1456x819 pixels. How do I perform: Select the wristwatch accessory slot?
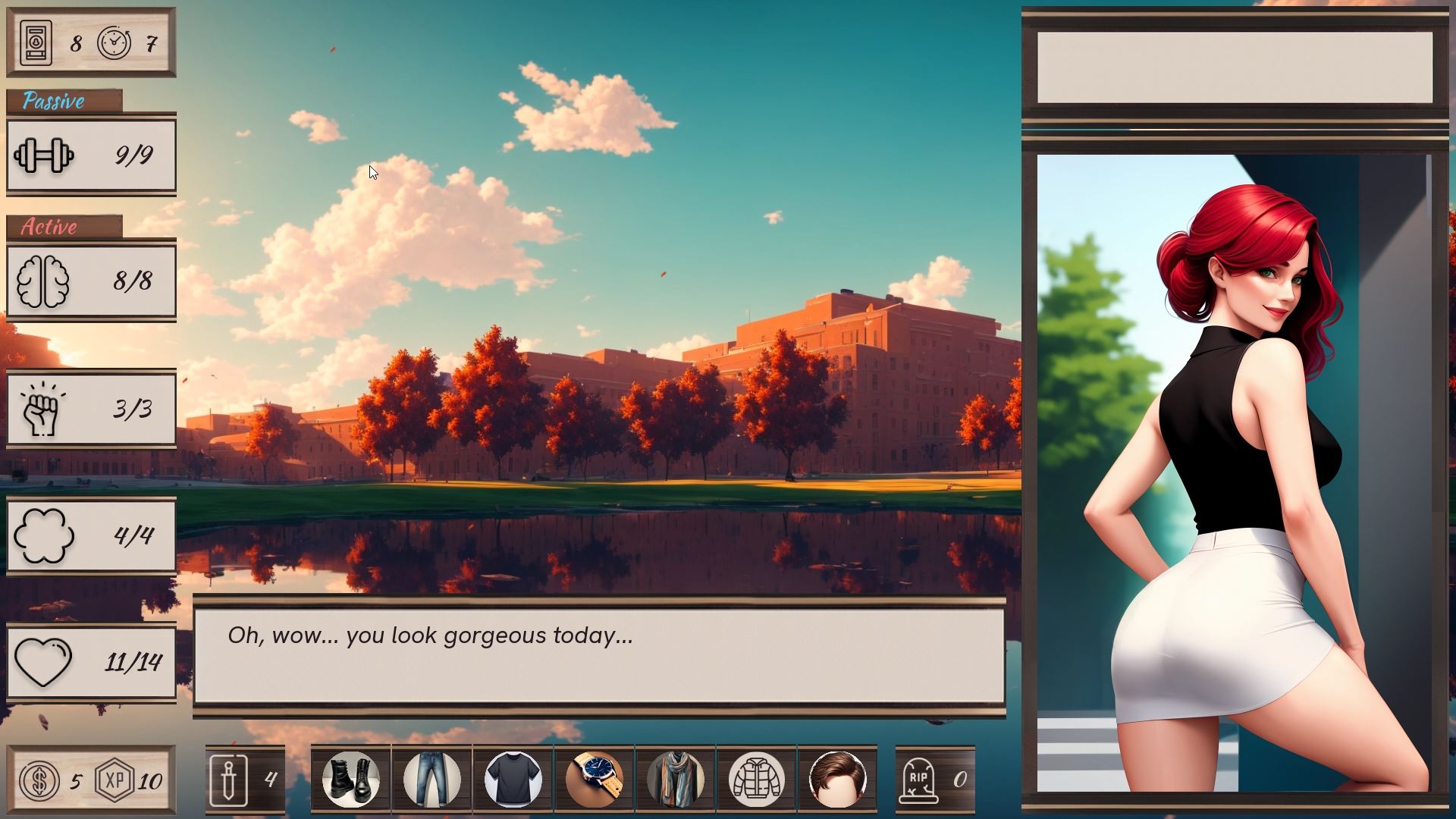(x=595, y=779)
